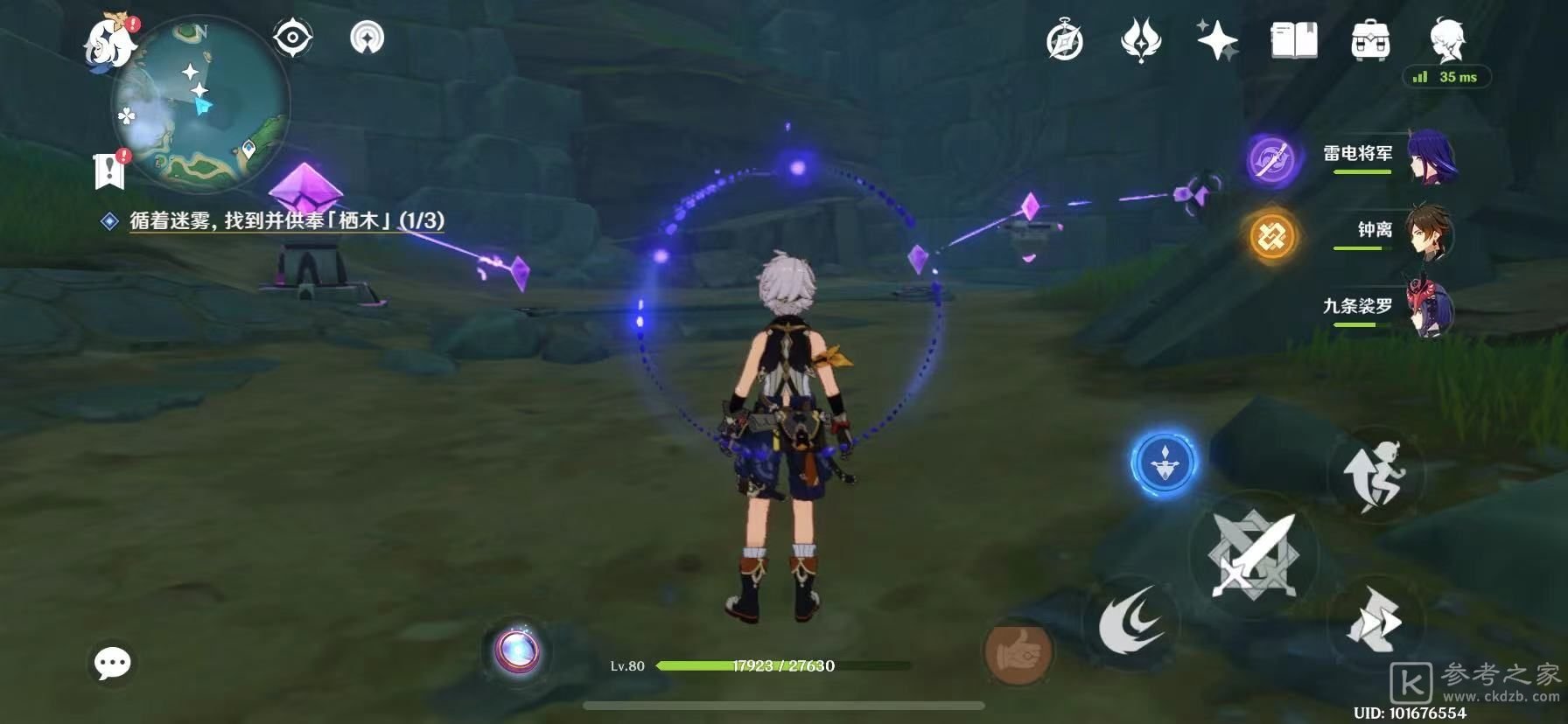Open the Wish star menu
This screenshot has width=1568, height=724.
1216,41
